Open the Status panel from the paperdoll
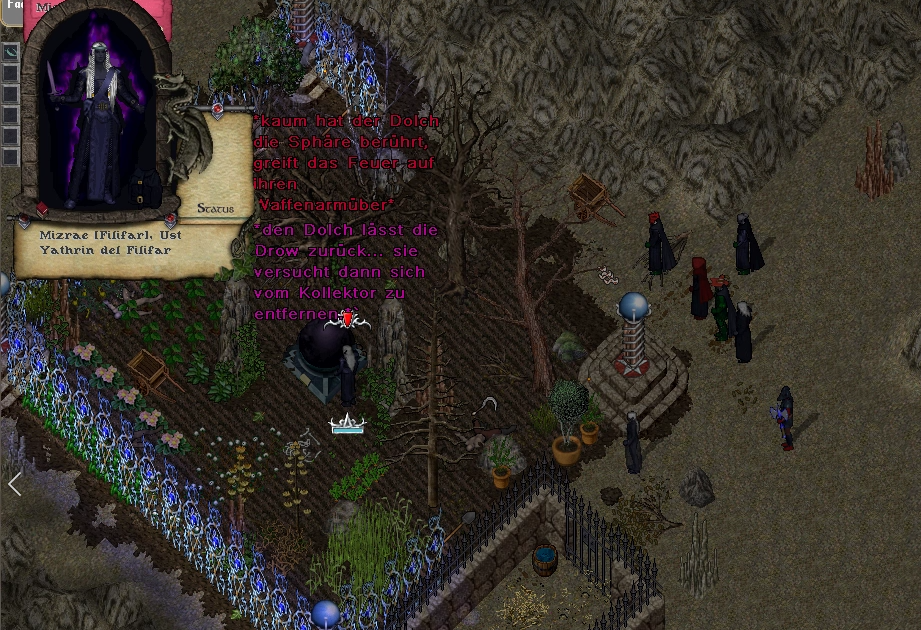921x630 pixels. click(215, 208)
